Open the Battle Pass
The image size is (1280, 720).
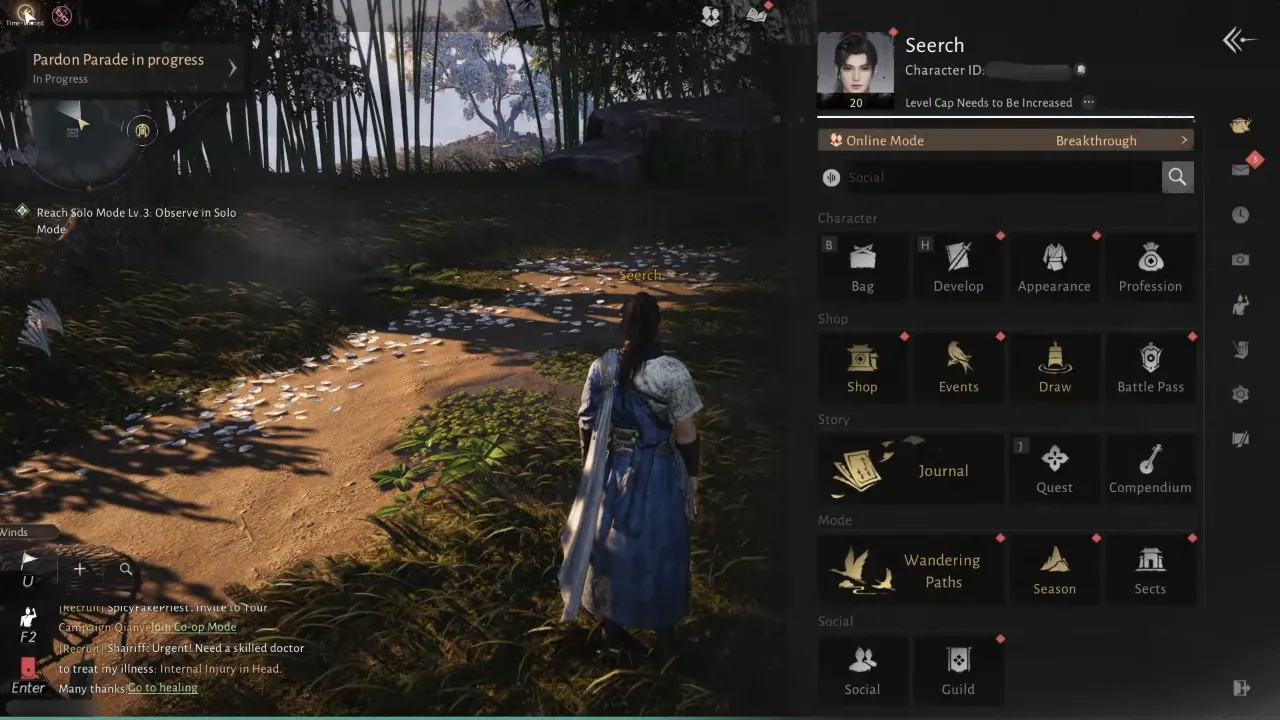click(1150, 366)
